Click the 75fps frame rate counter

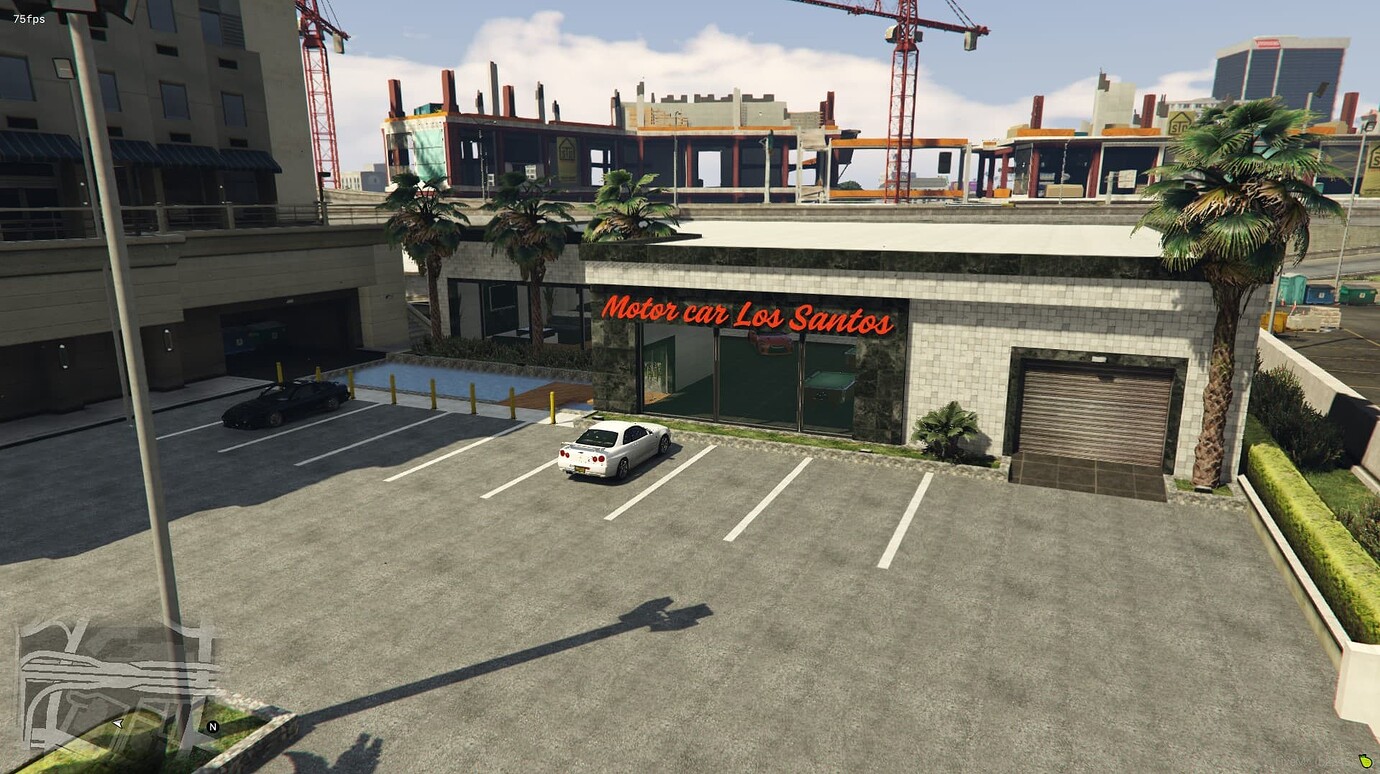pyautogui.click(x=28, y=17)
